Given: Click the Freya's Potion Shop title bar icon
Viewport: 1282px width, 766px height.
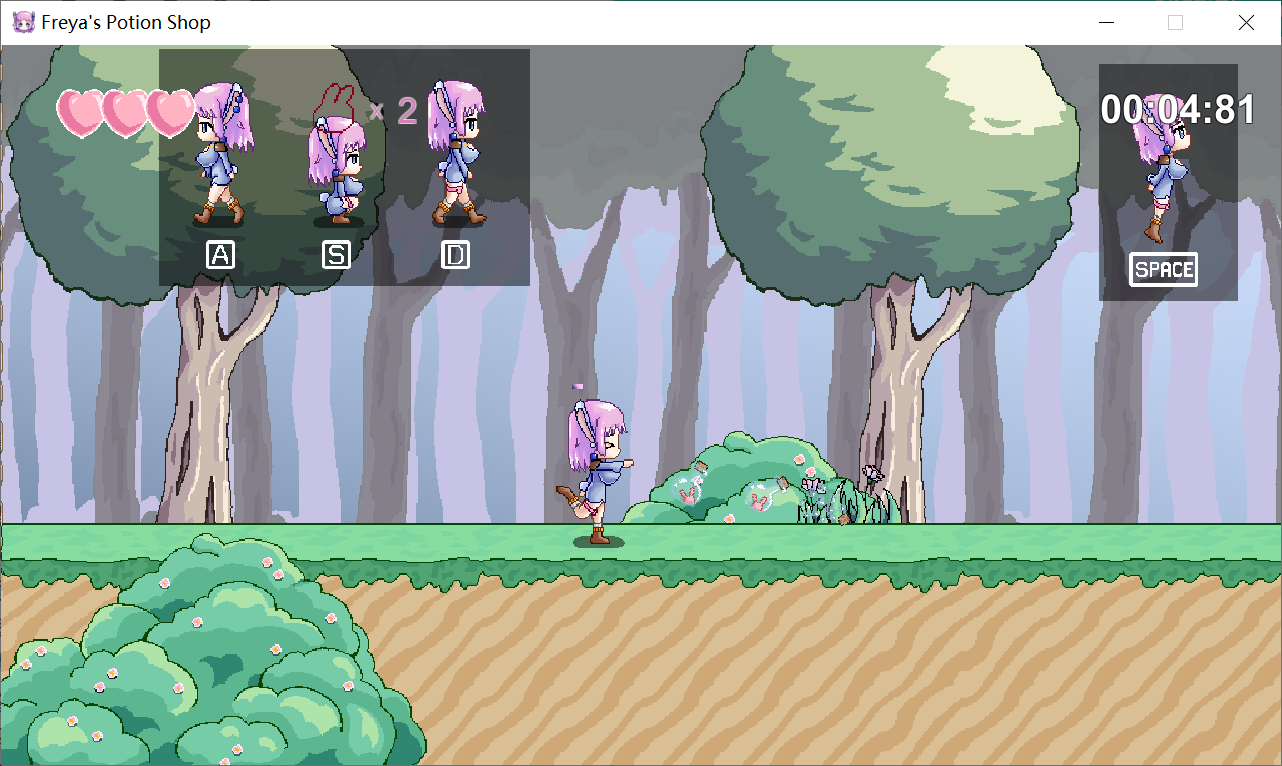Looking at the screenshot, I should [22, 22].
